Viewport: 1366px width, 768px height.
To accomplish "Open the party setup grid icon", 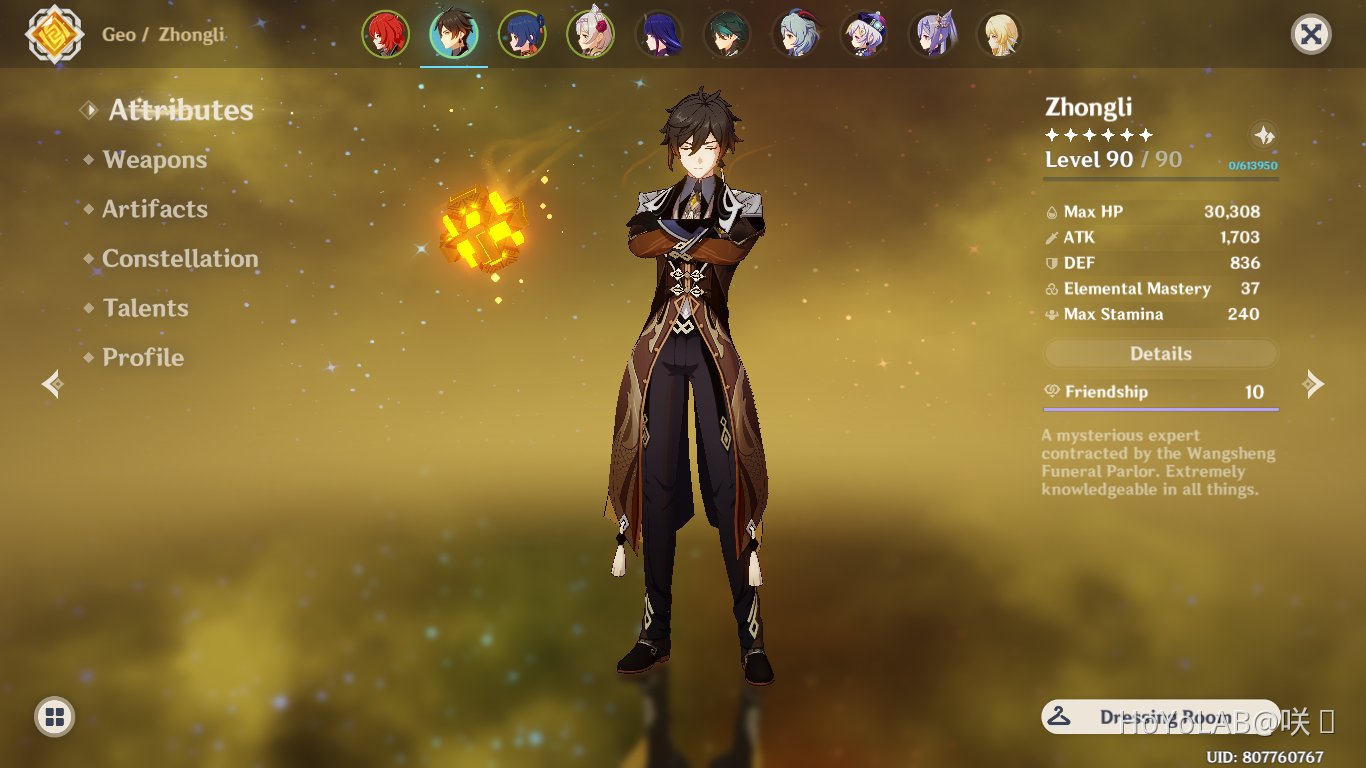I will 53,717.
